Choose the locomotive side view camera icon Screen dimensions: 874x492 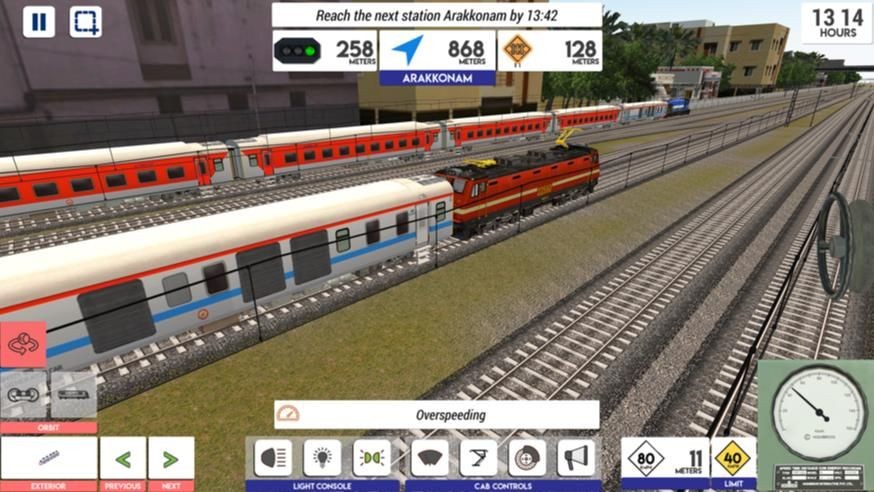point(73,394)
